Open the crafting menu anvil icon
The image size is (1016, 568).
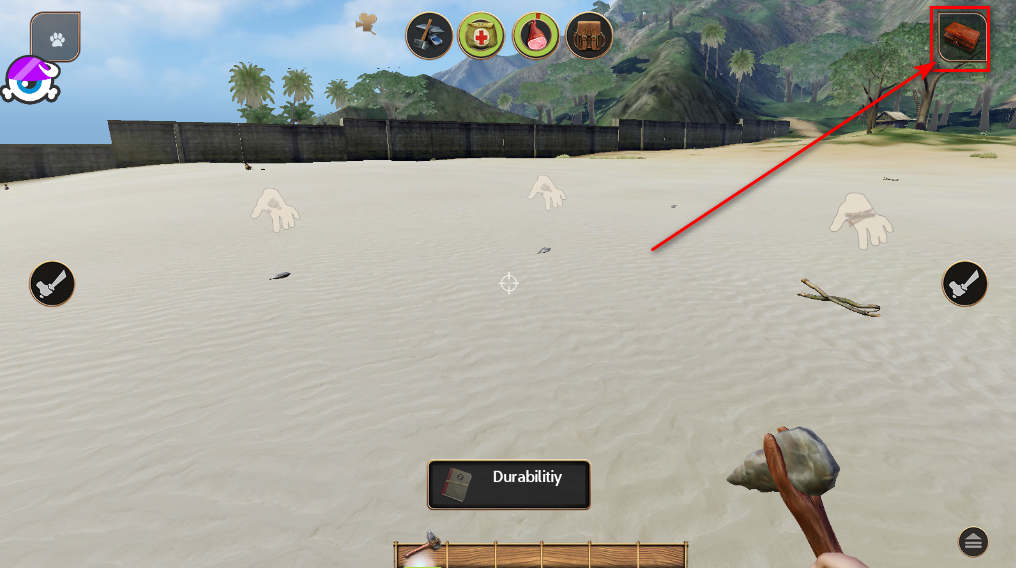[428, 36]
